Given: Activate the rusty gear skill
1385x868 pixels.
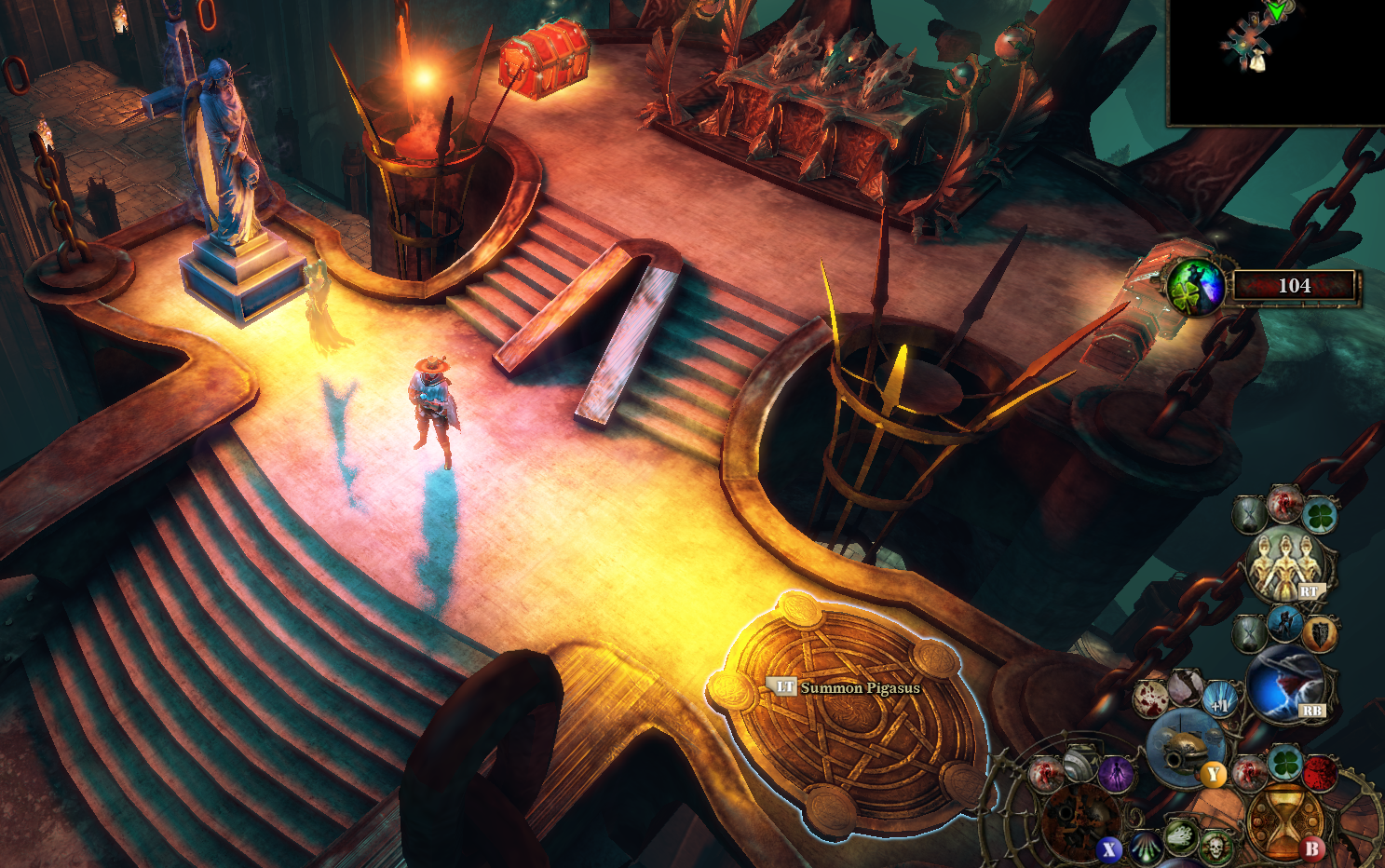Looking at the screenshot, I should (1080, 821).
